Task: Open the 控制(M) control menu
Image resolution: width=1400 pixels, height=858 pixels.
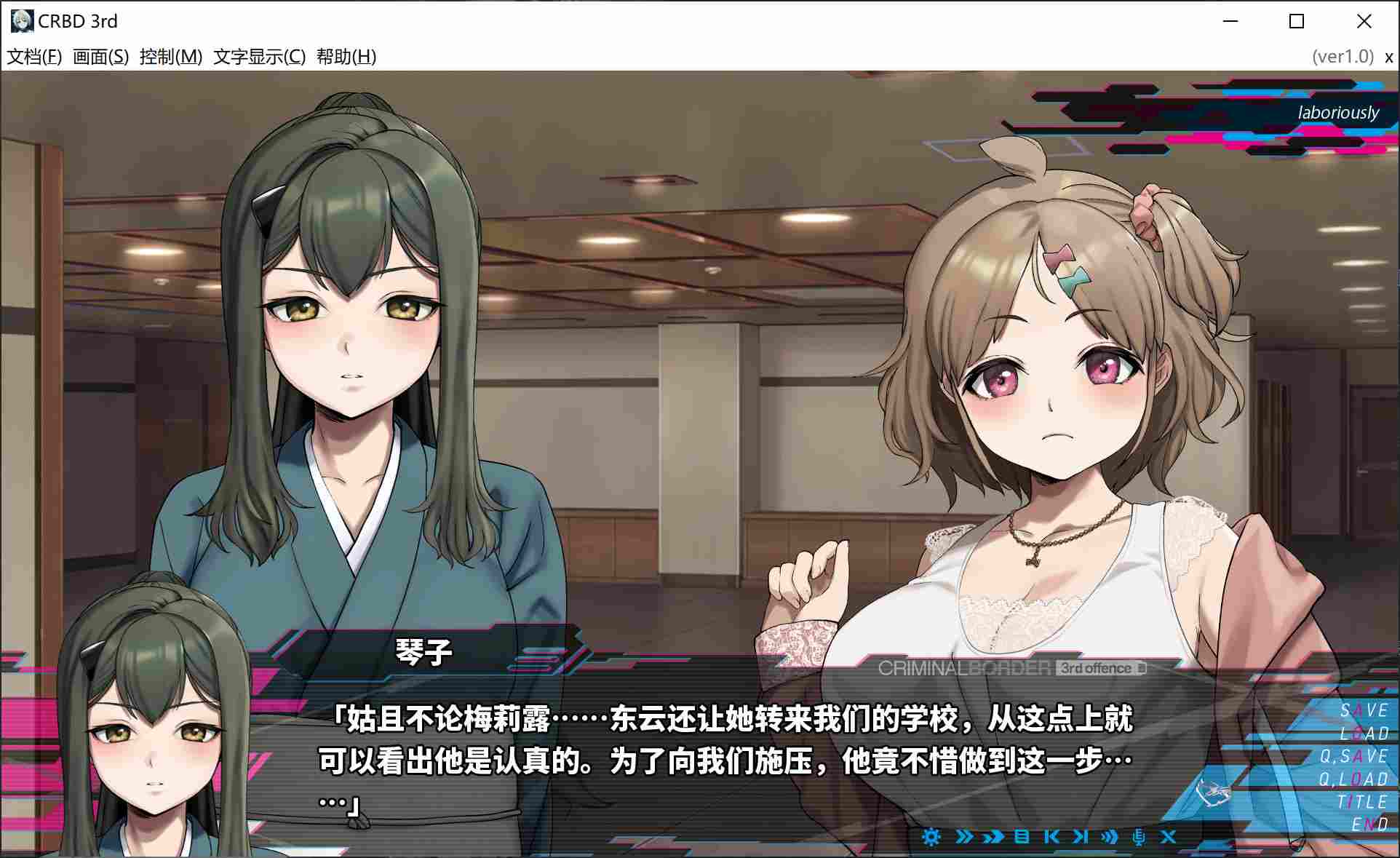Action: (x=169, y=55)
